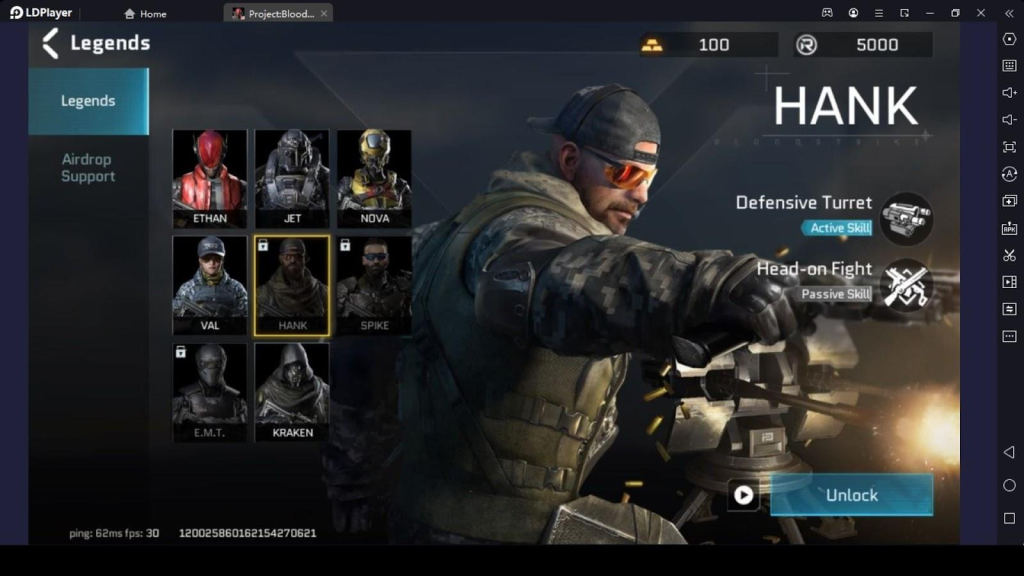
Task: Choose the Jet legend tile
Action: click(x=292, y=178)
